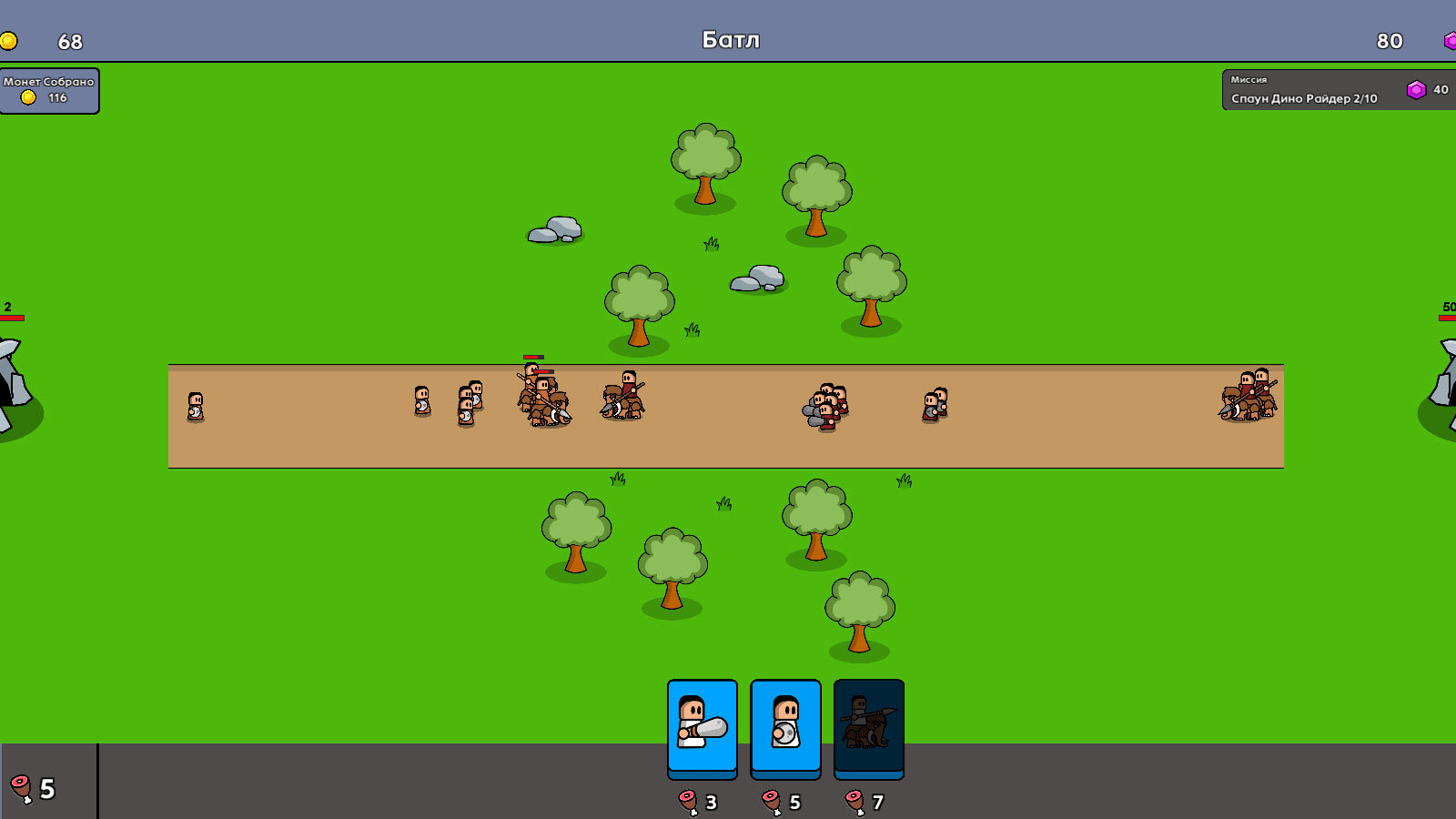Click the Батл title in the top bar
Image resolution: width=1456 pixels, height=819 pixels.
point(731,39)
